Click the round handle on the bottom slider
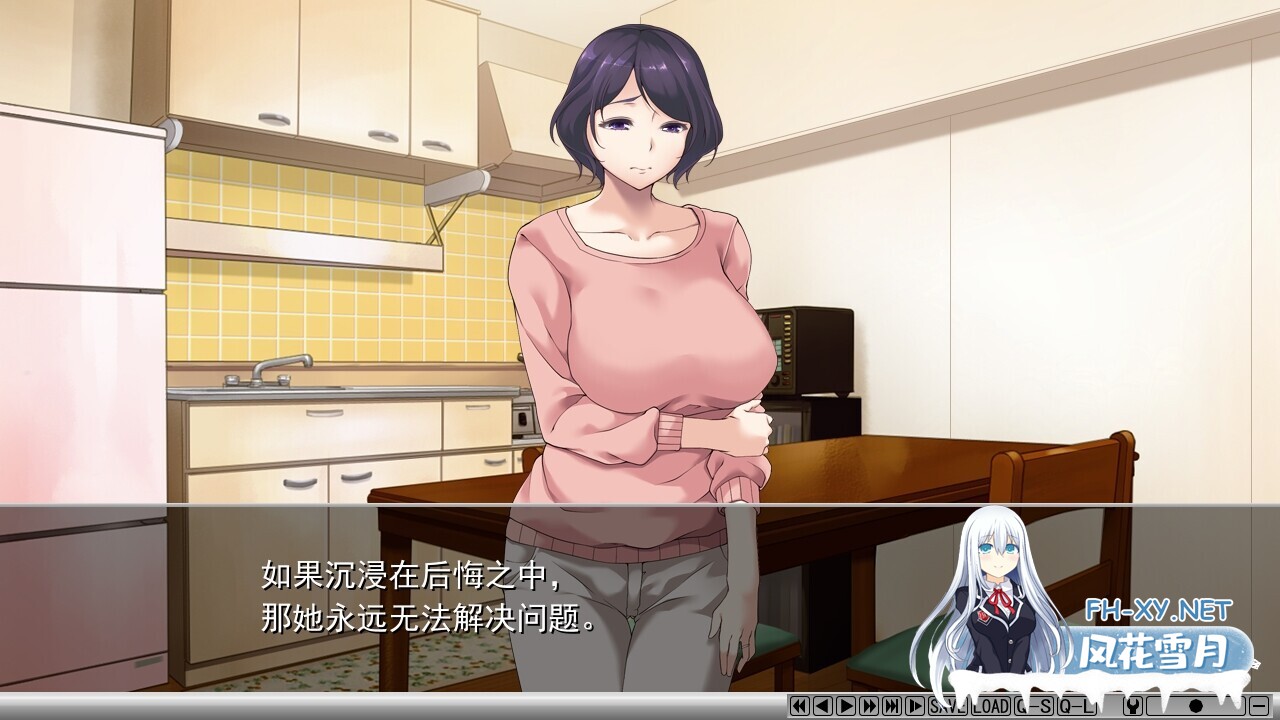 (1198, 706)
